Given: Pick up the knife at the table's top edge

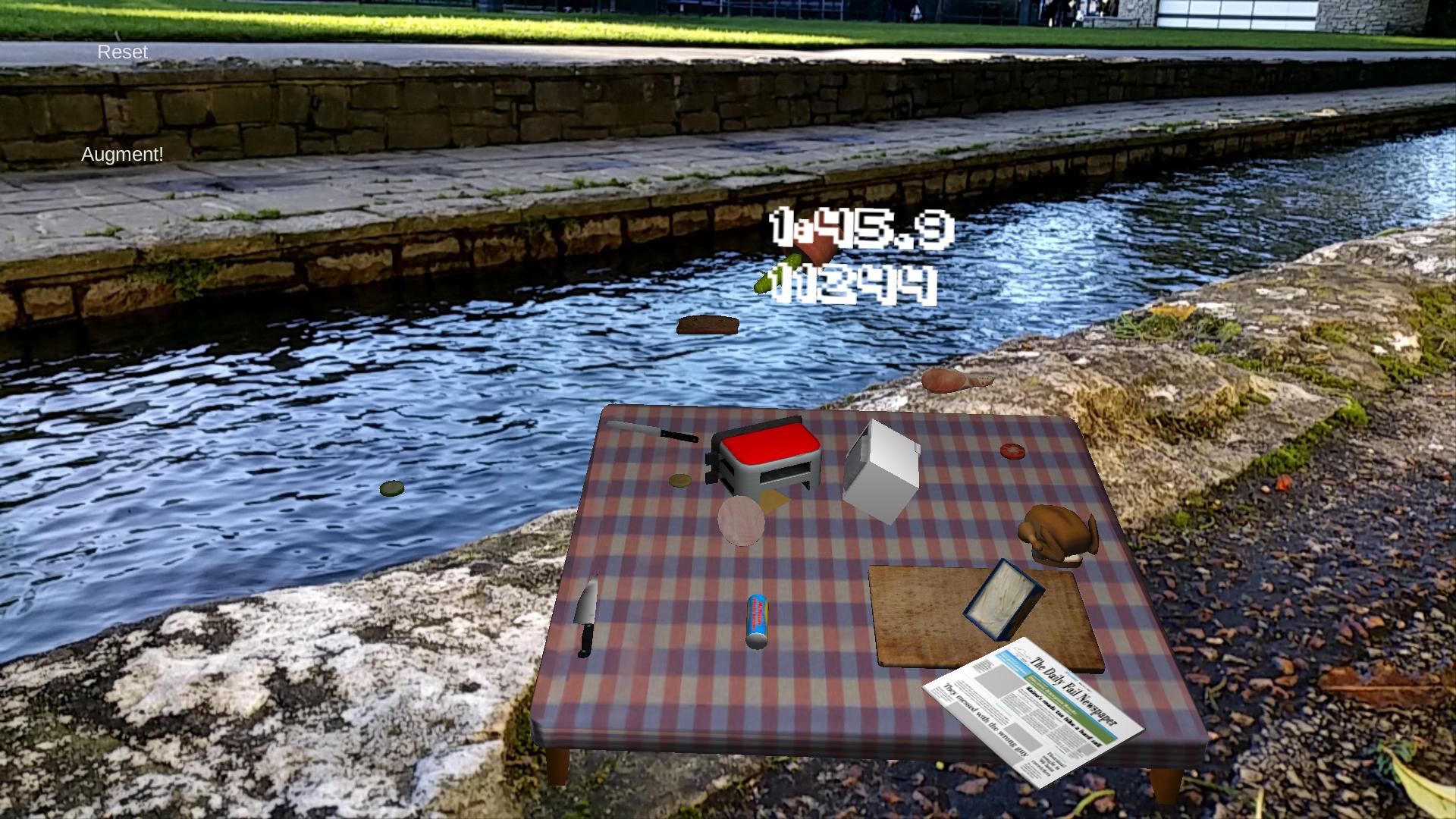Looking at the screenshot, I should tap(652, 430).
